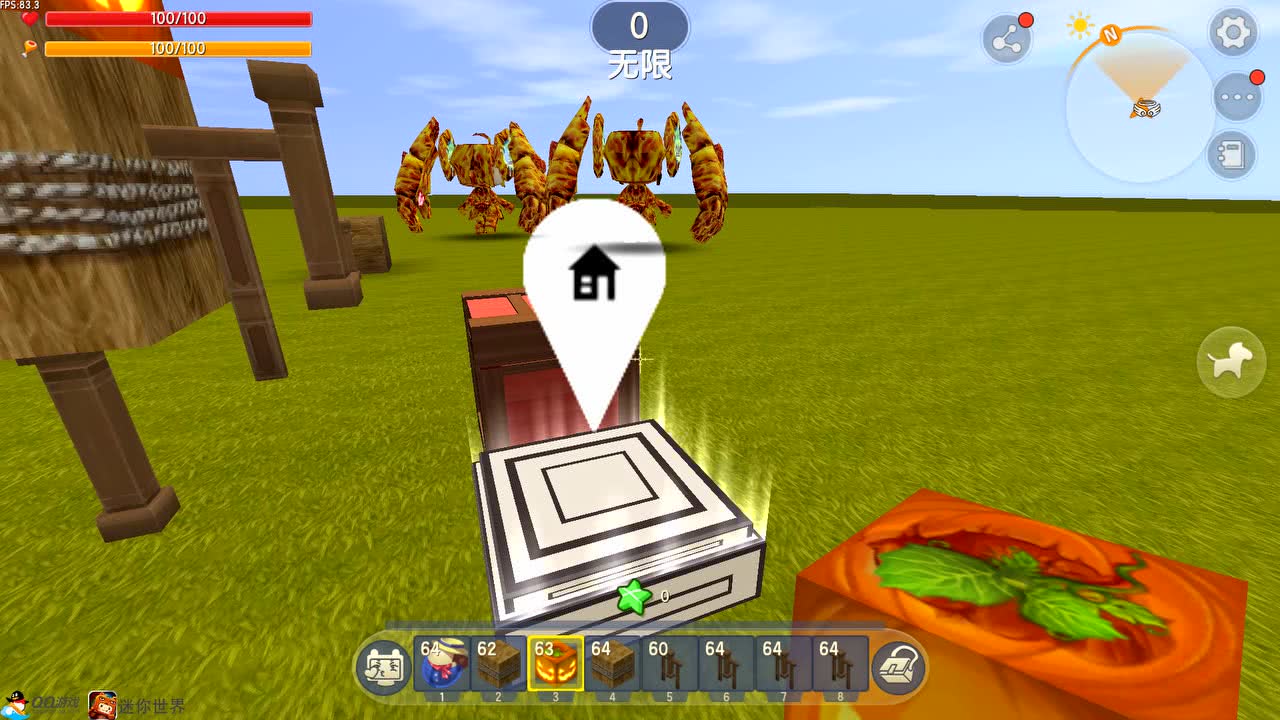Open the notebook journal icon
1280x720 pixels.
(x=1231, y=156)
